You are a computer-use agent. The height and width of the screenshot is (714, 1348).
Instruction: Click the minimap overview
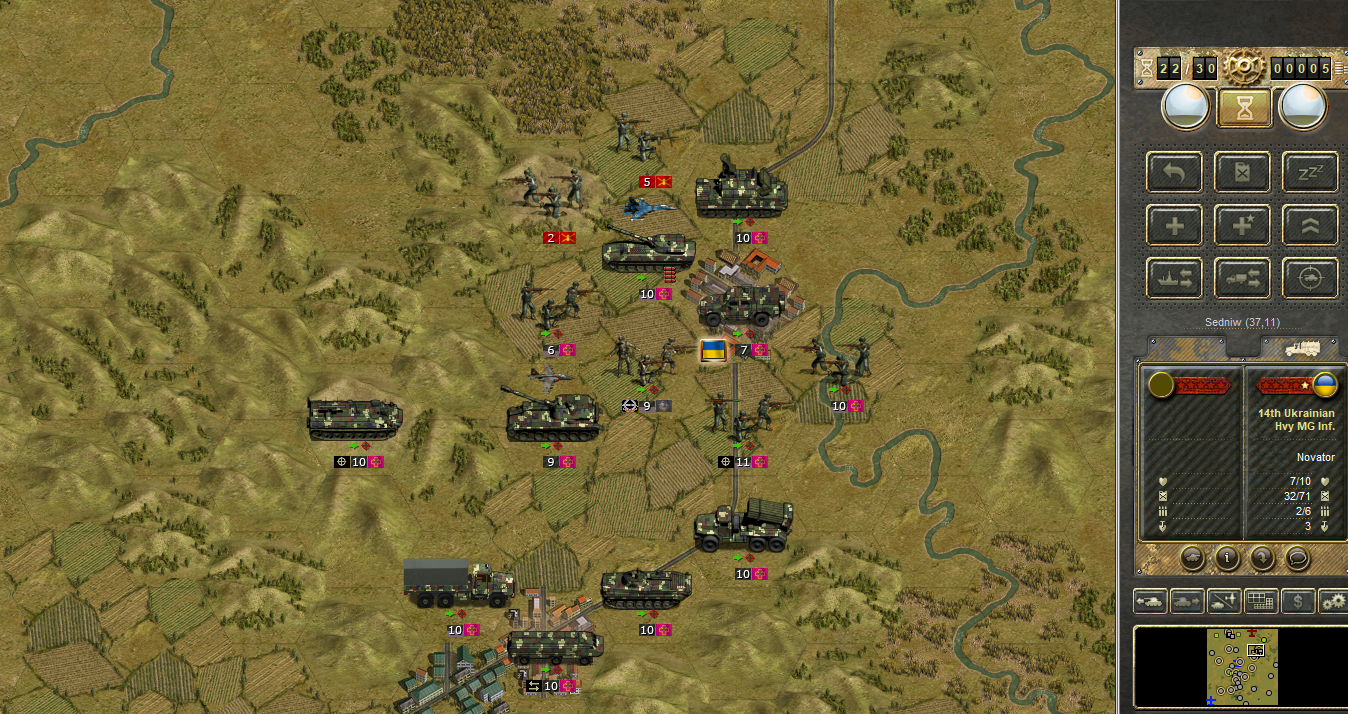pyautogui.click(x=1241, y=667)
